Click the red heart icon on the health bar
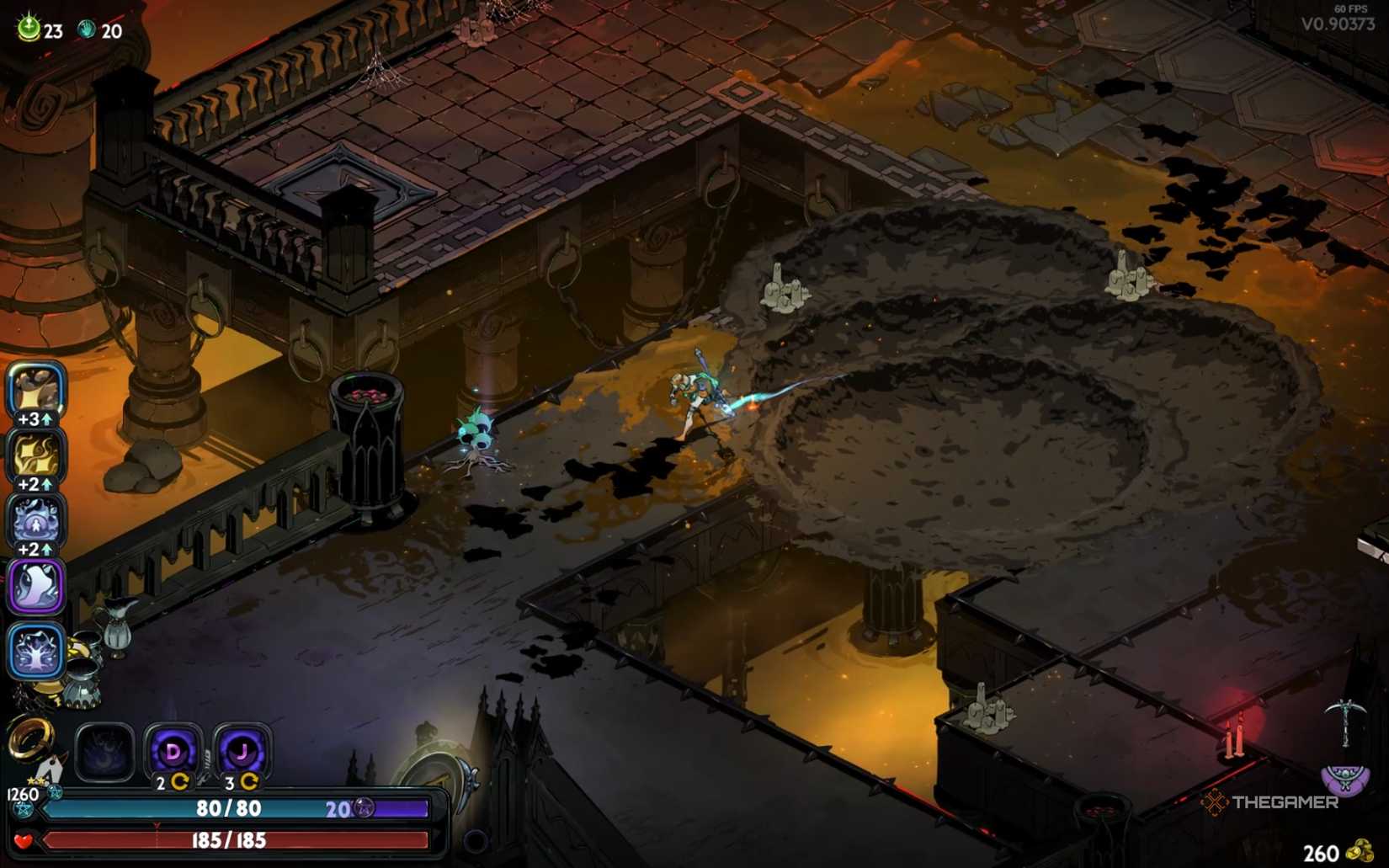 point(23,839)
